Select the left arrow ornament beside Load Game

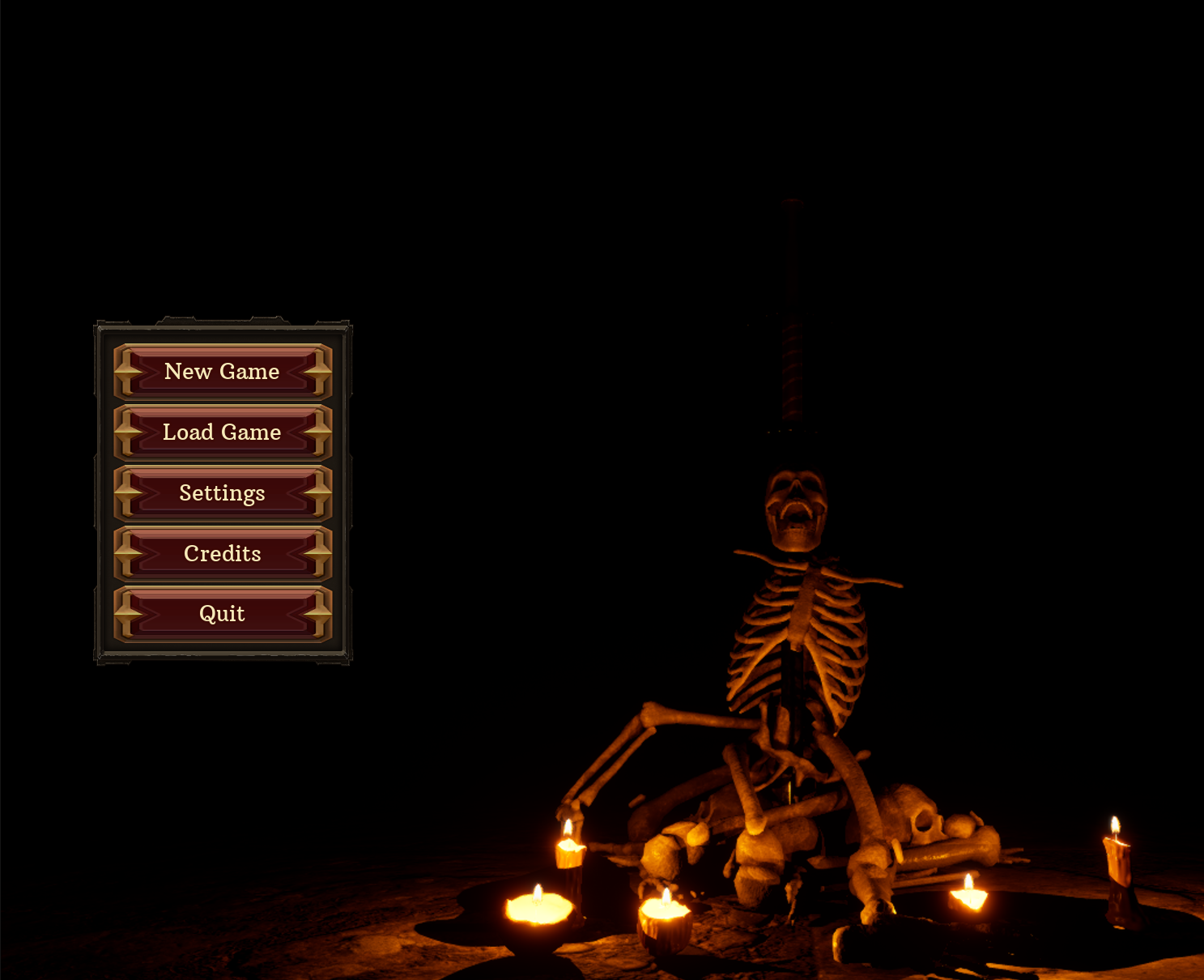click(127, 432)
